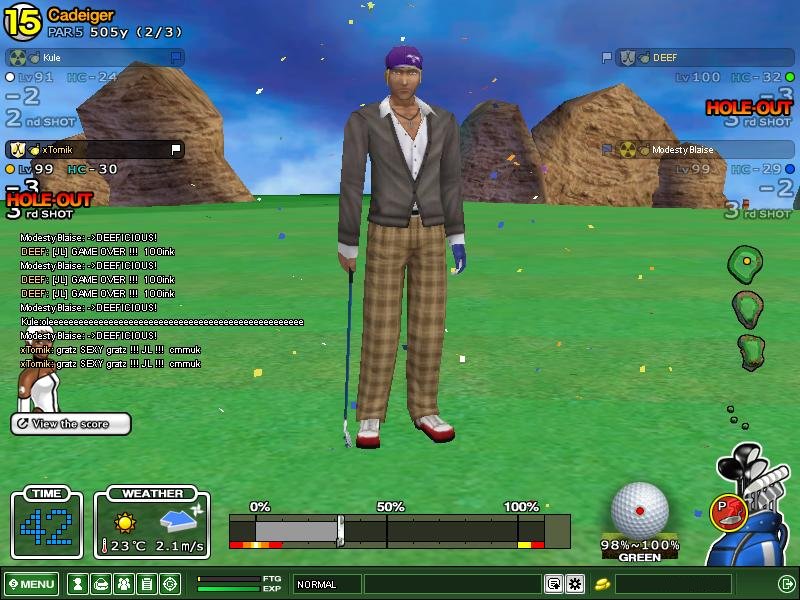Open the chat log window icon
The height and width of the screenshot is (600, 800).
[553, 584]
